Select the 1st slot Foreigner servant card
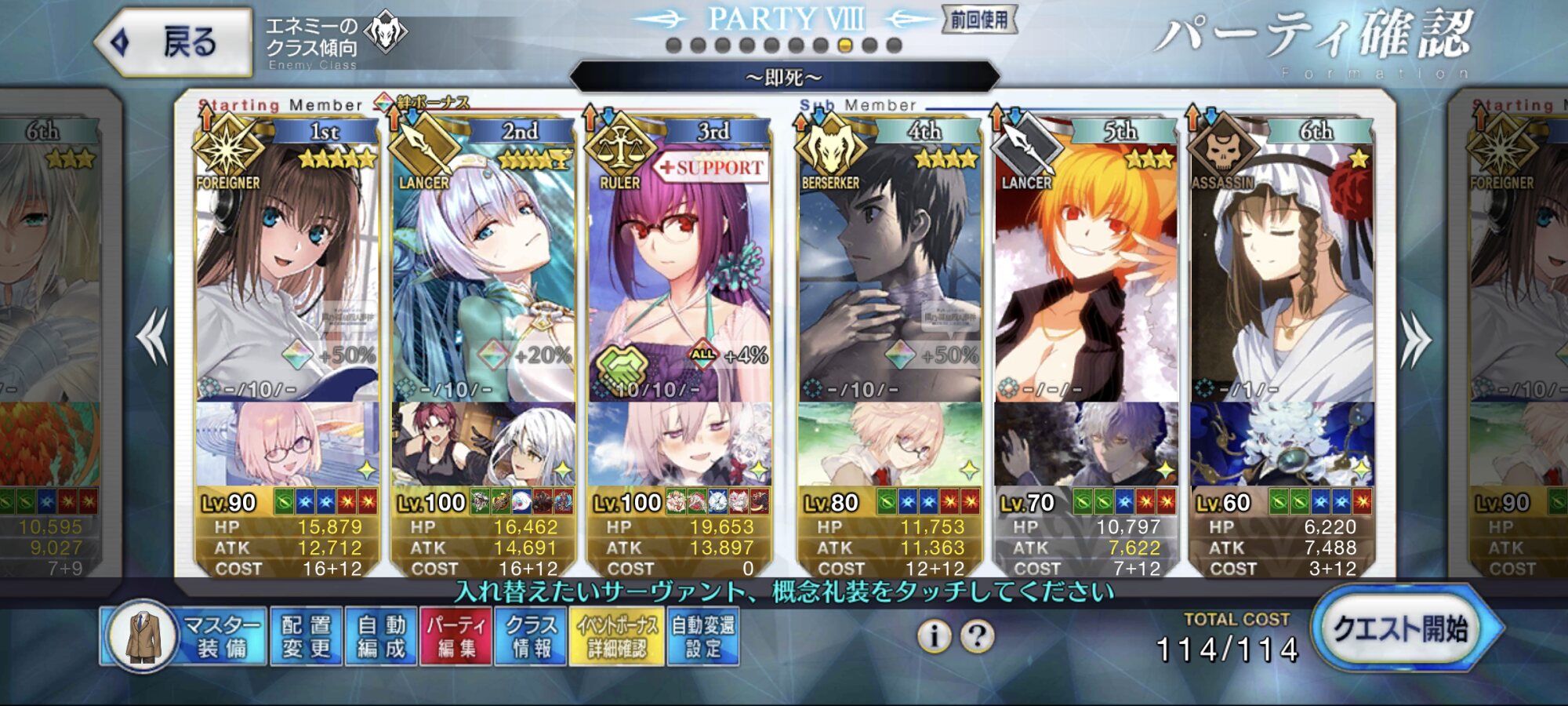 pos(287,267)
